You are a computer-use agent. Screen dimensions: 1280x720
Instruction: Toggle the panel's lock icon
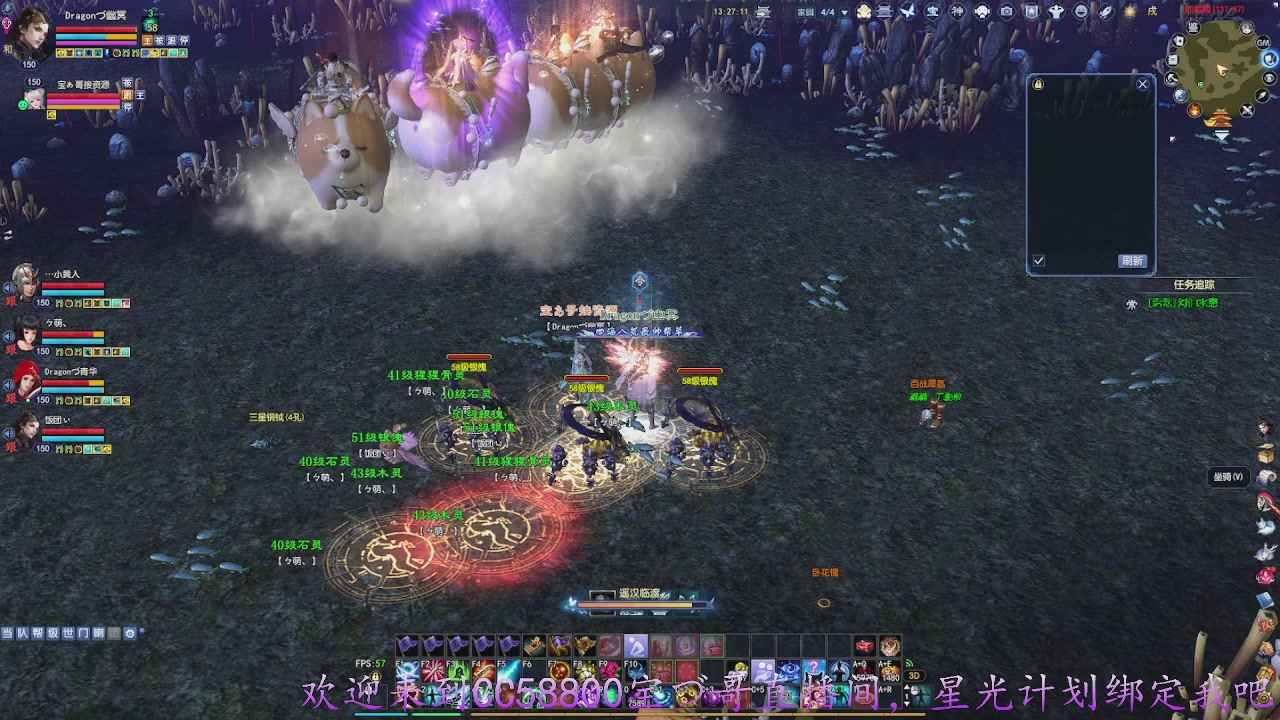point(1038,85)
